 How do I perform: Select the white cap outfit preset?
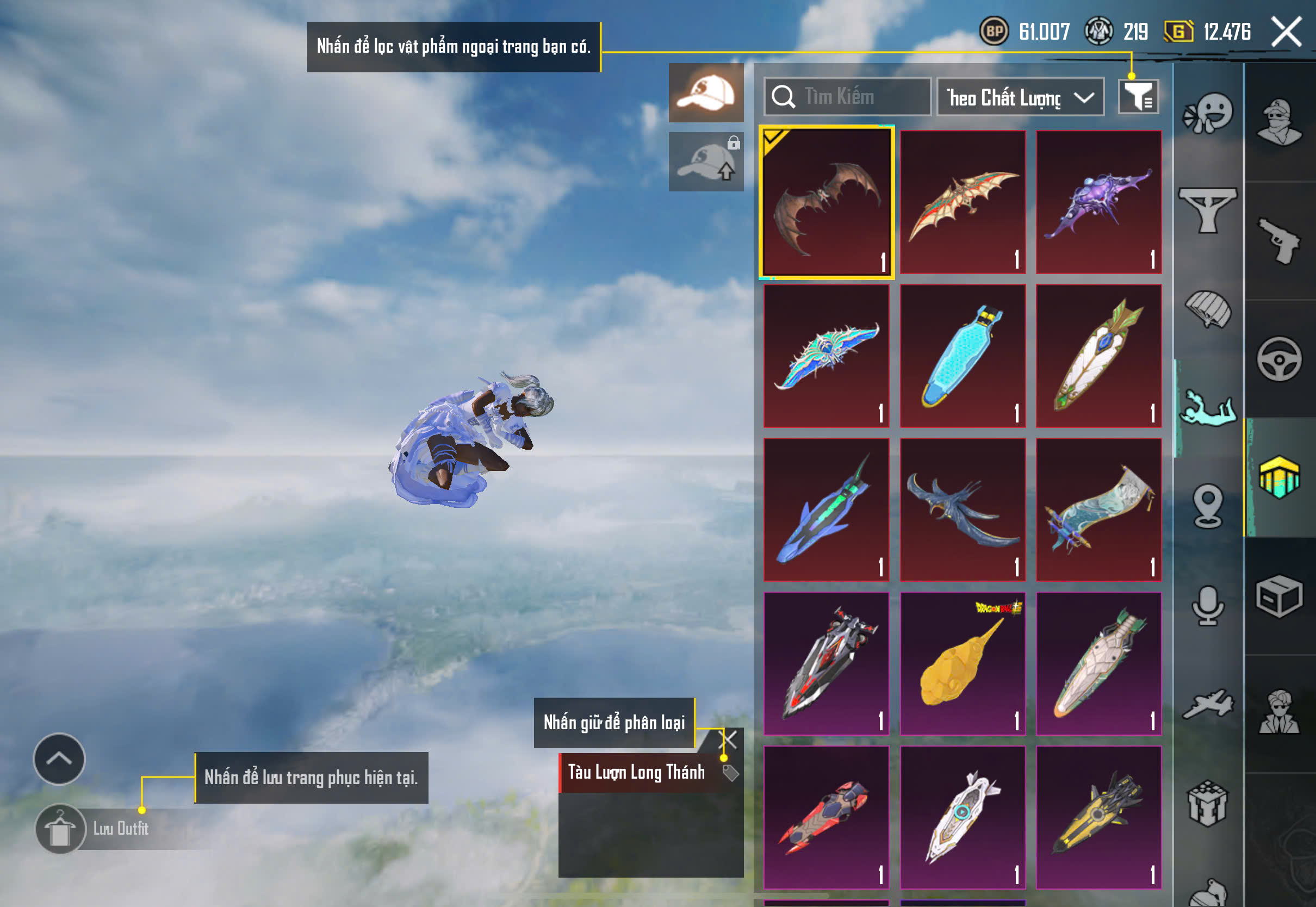point(706,92)
